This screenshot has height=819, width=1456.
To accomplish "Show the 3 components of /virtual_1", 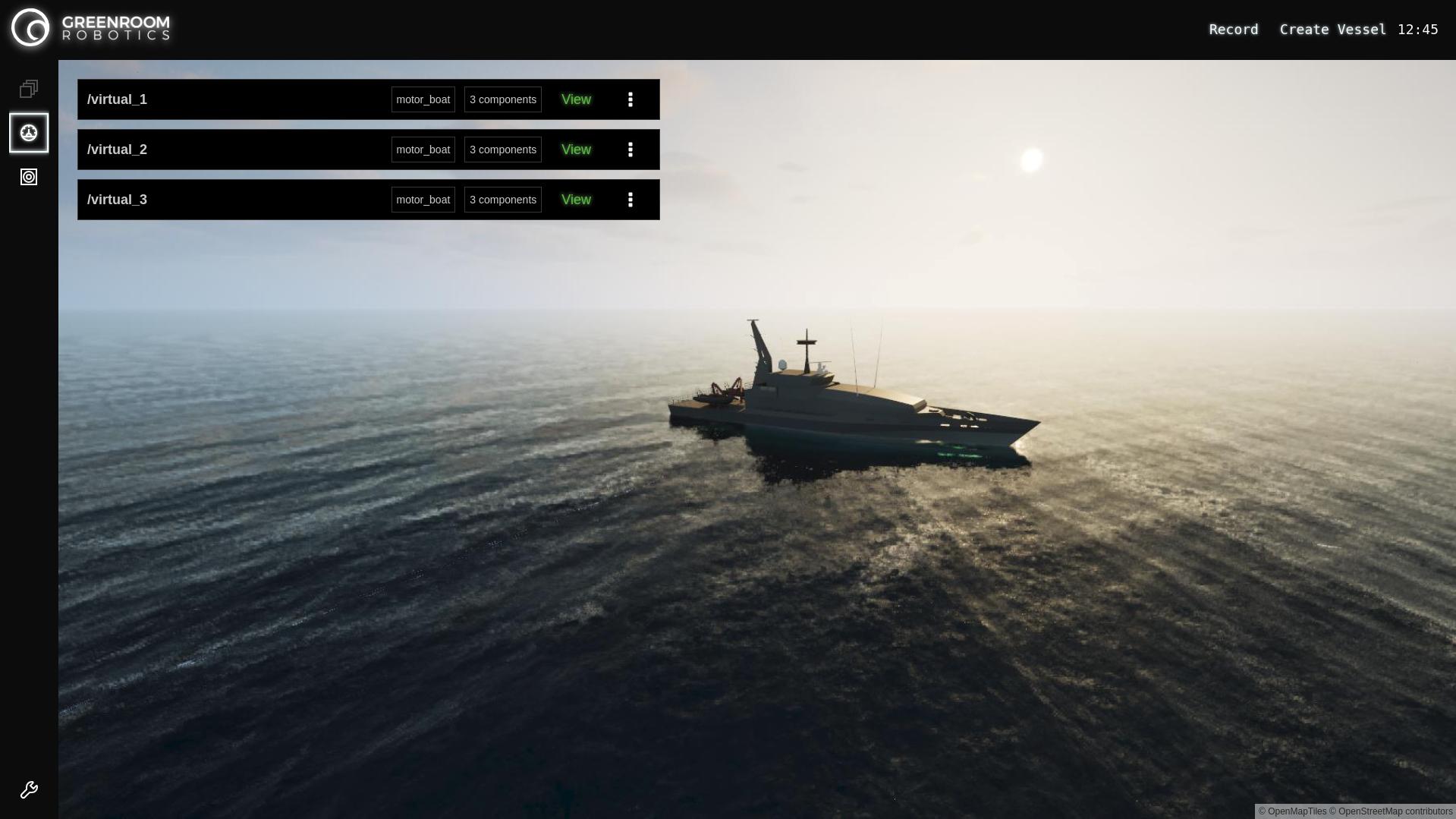I will pyautogui.click(x=502, y=99).
